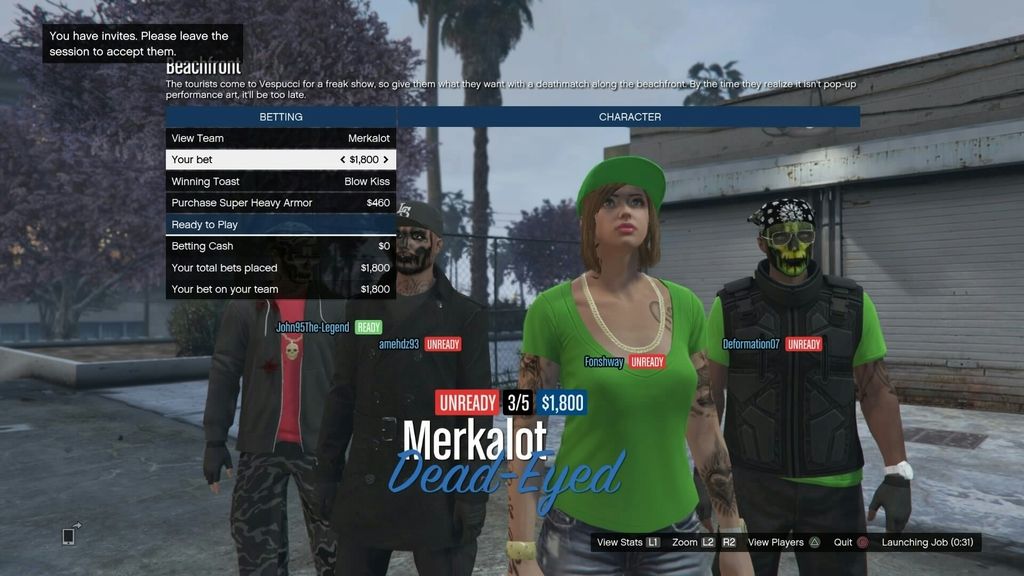
Task: Click John95The-Legend player name tag
Action: (313, 327)
